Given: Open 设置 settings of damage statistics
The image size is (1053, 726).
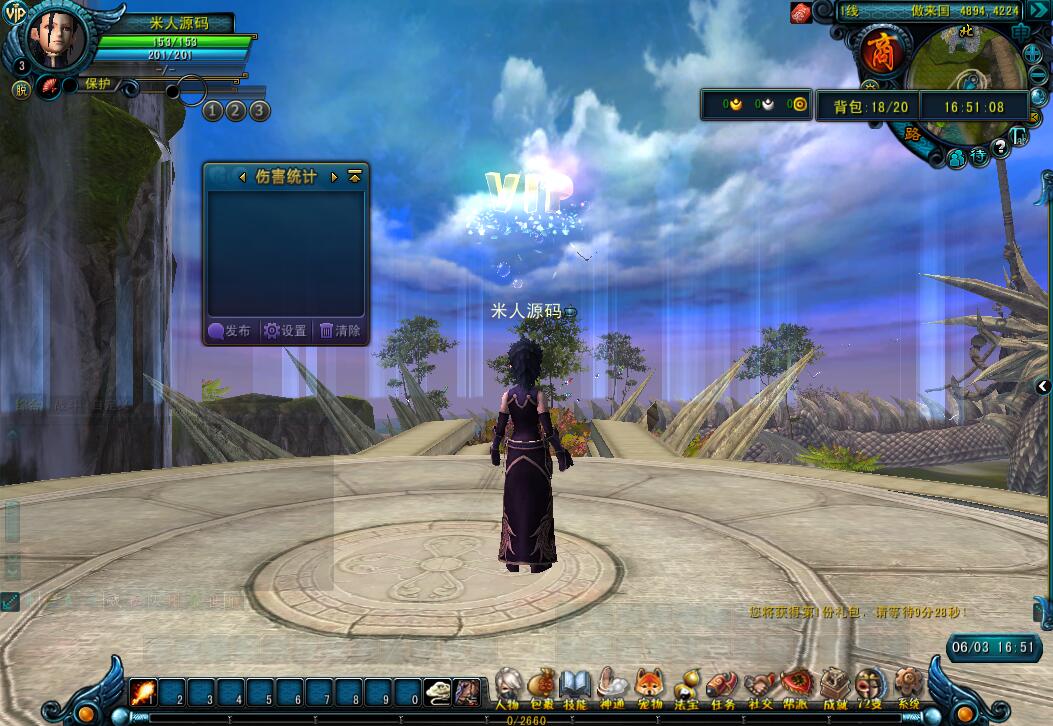Looking at the screenshot, I should pyautogui.click(x=285, y=331).
